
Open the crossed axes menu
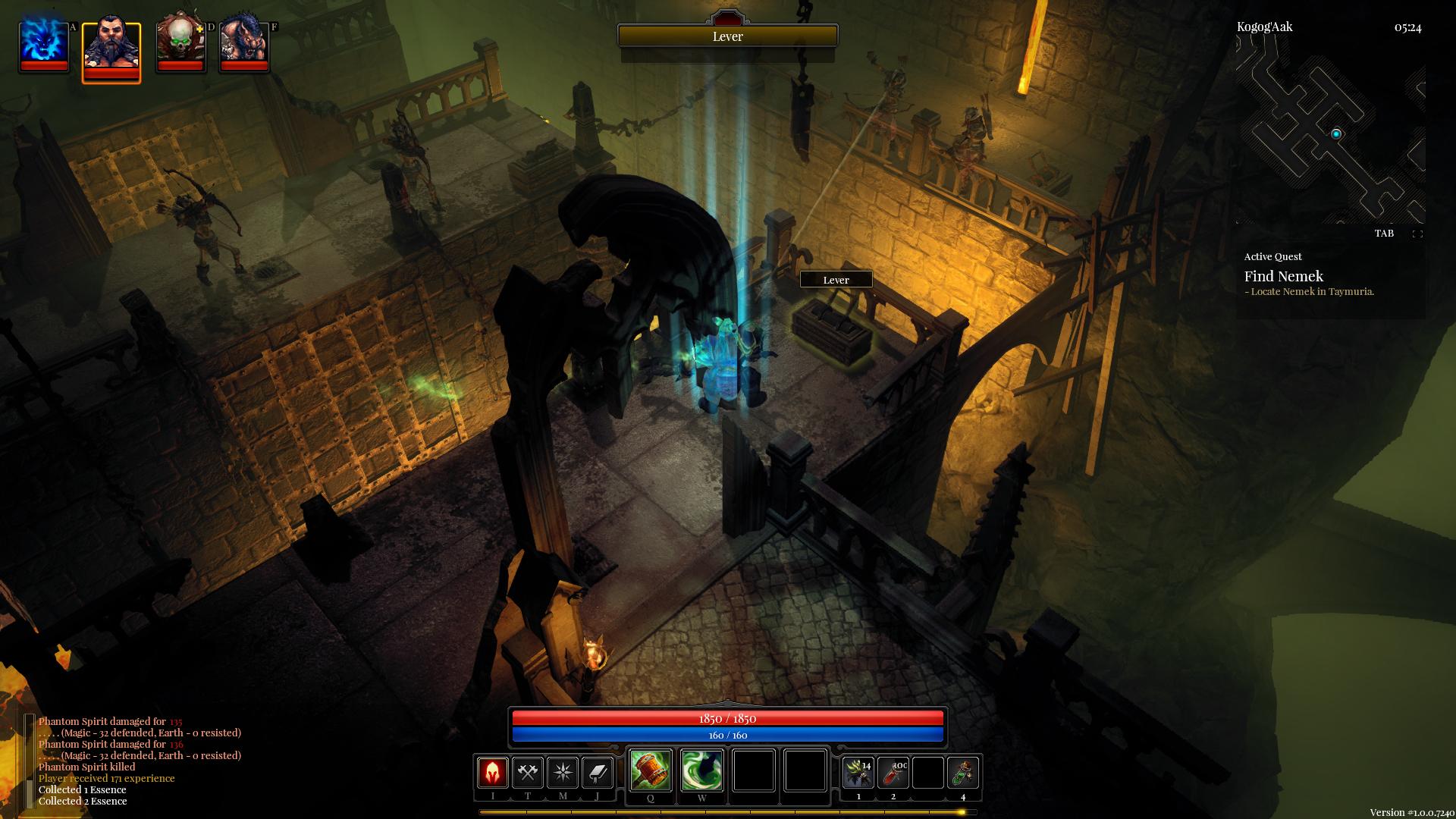[x=528, y=773]
